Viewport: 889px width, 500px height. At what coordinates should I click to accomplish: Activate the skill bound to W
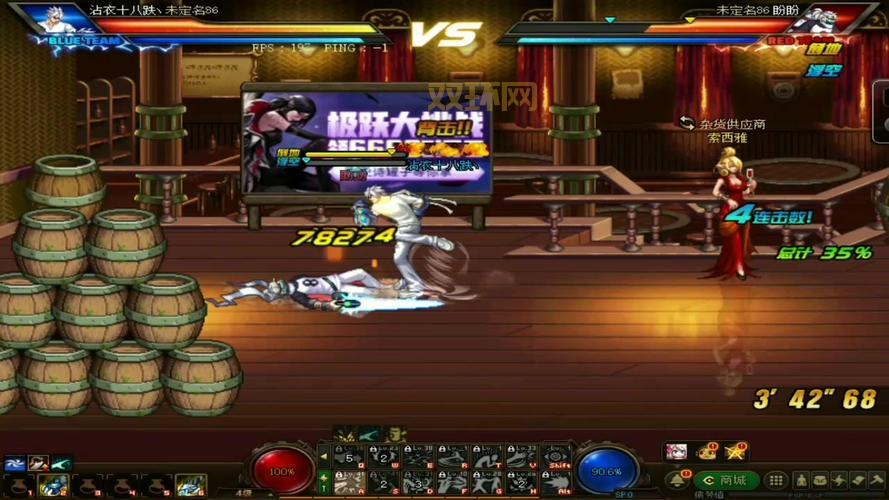coord(383,456)
